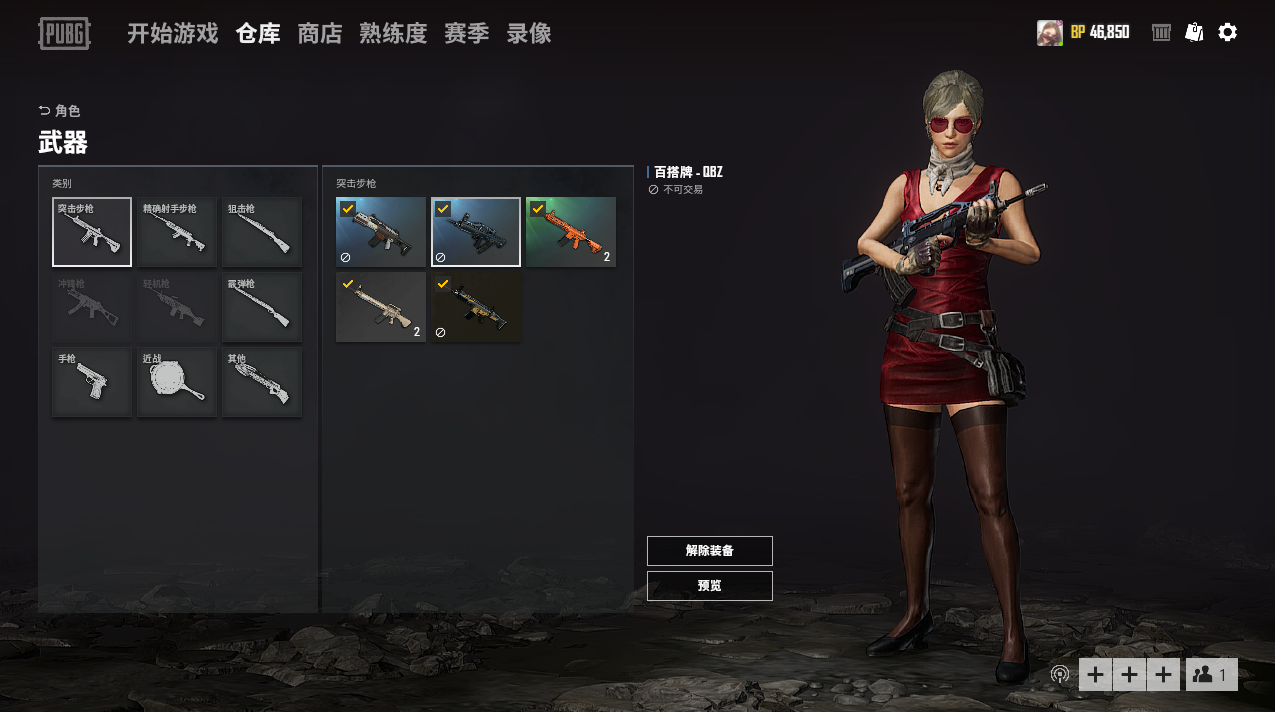Choose the 精确射手步枪 category tile

pyautogui.click(x=177, y=232)
